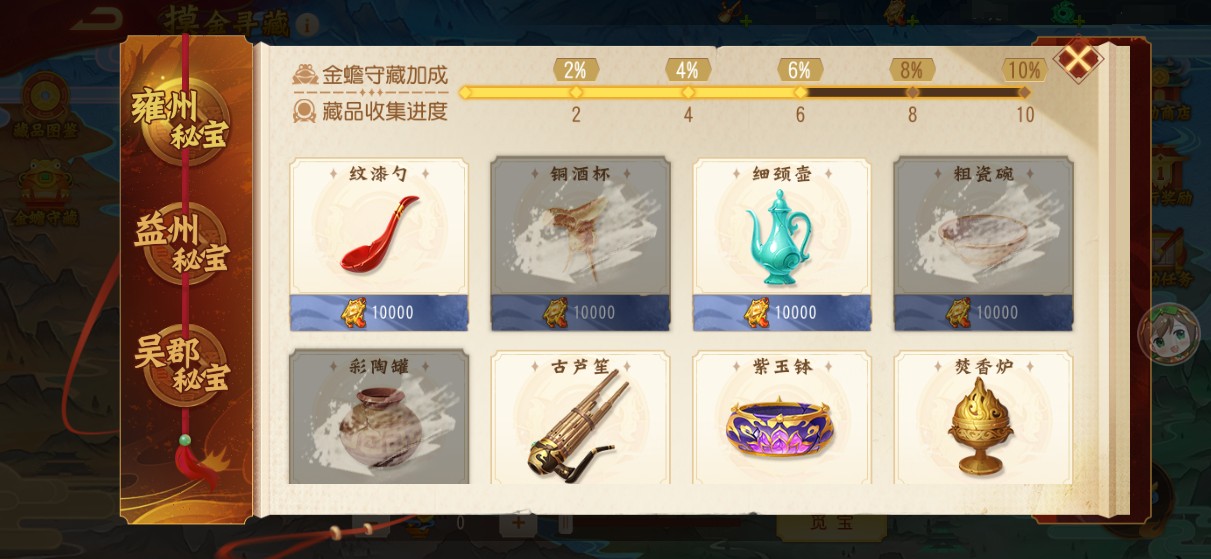Click the 6% bonus milestone marker

[x=799, y=71]
